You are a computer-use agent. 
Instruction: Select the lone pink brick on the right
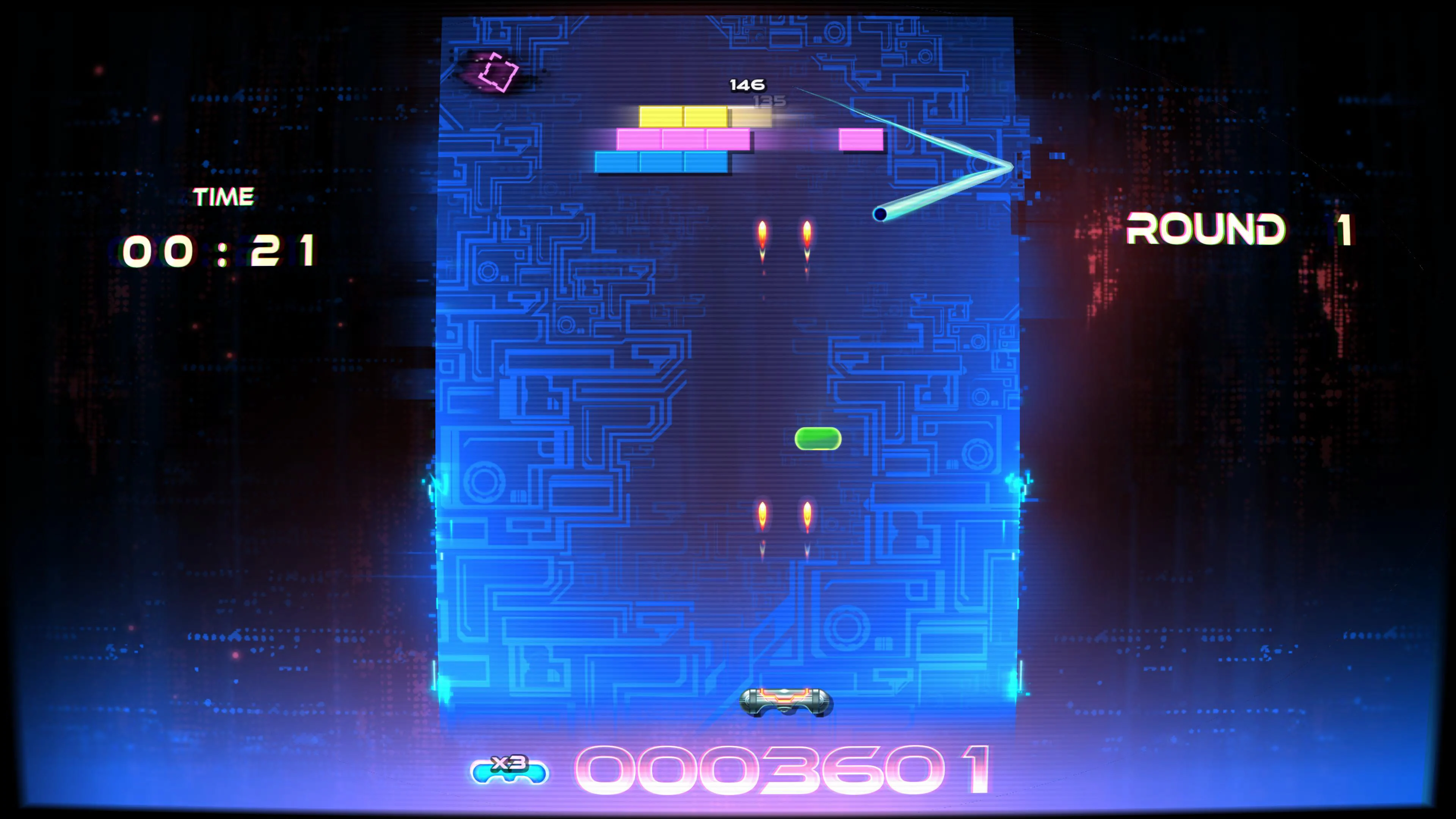(860, 140)
